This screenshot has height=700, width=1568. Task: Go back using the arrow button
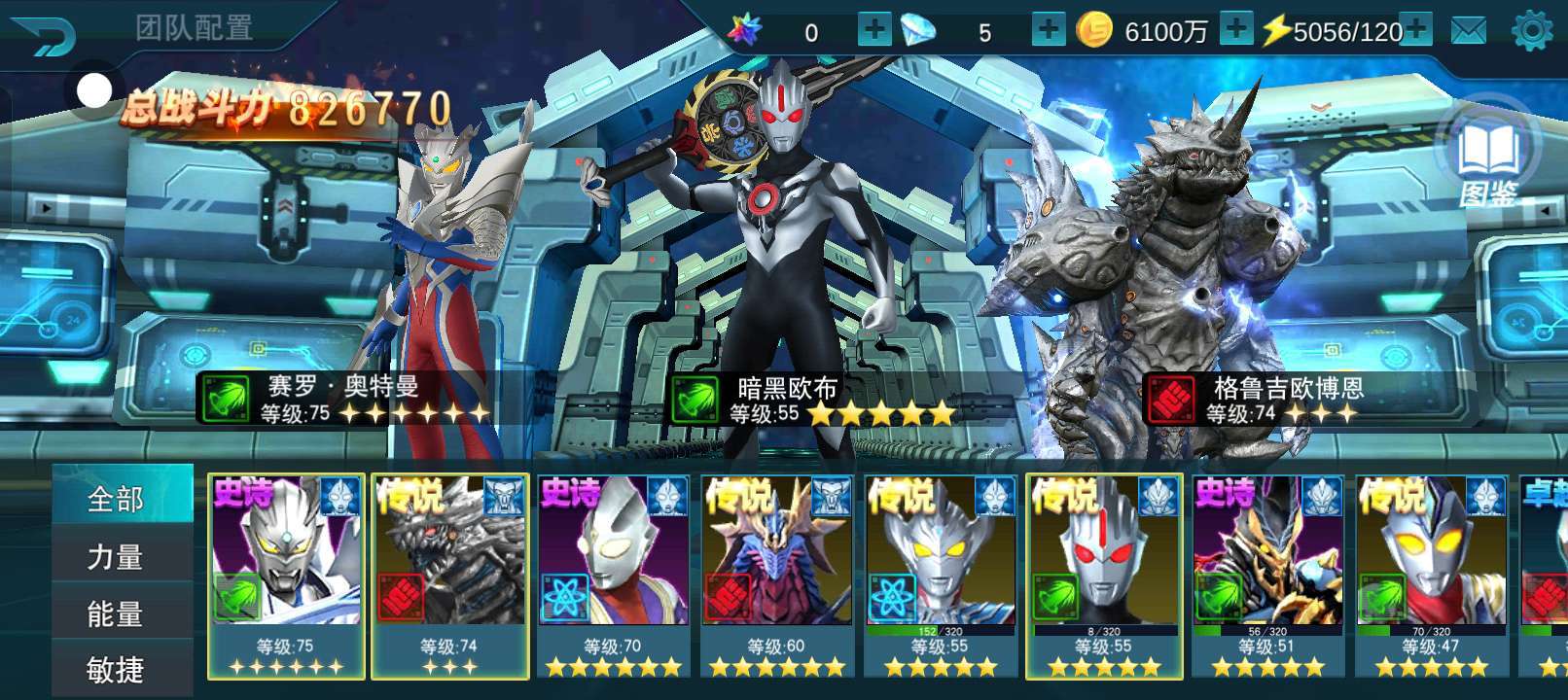(44, 37)
